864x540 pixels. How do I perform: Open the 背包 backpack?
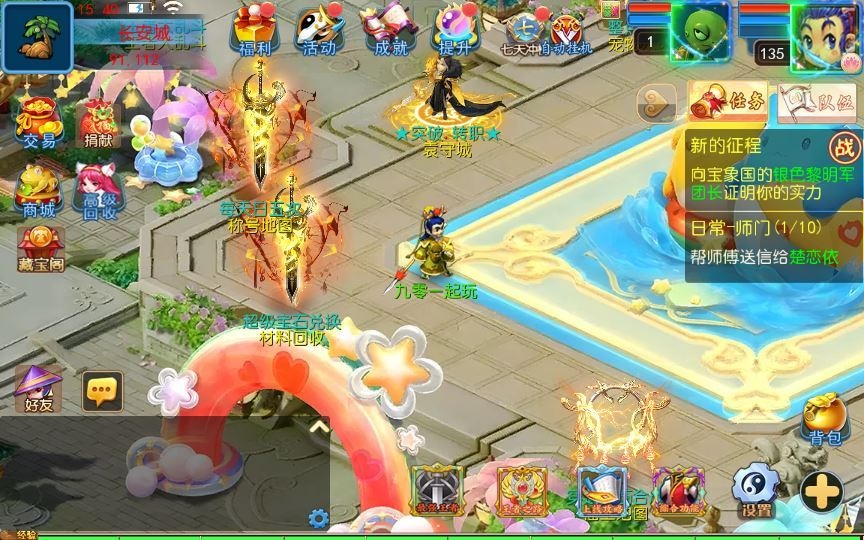pyautogui.click(x=826, y=420)
